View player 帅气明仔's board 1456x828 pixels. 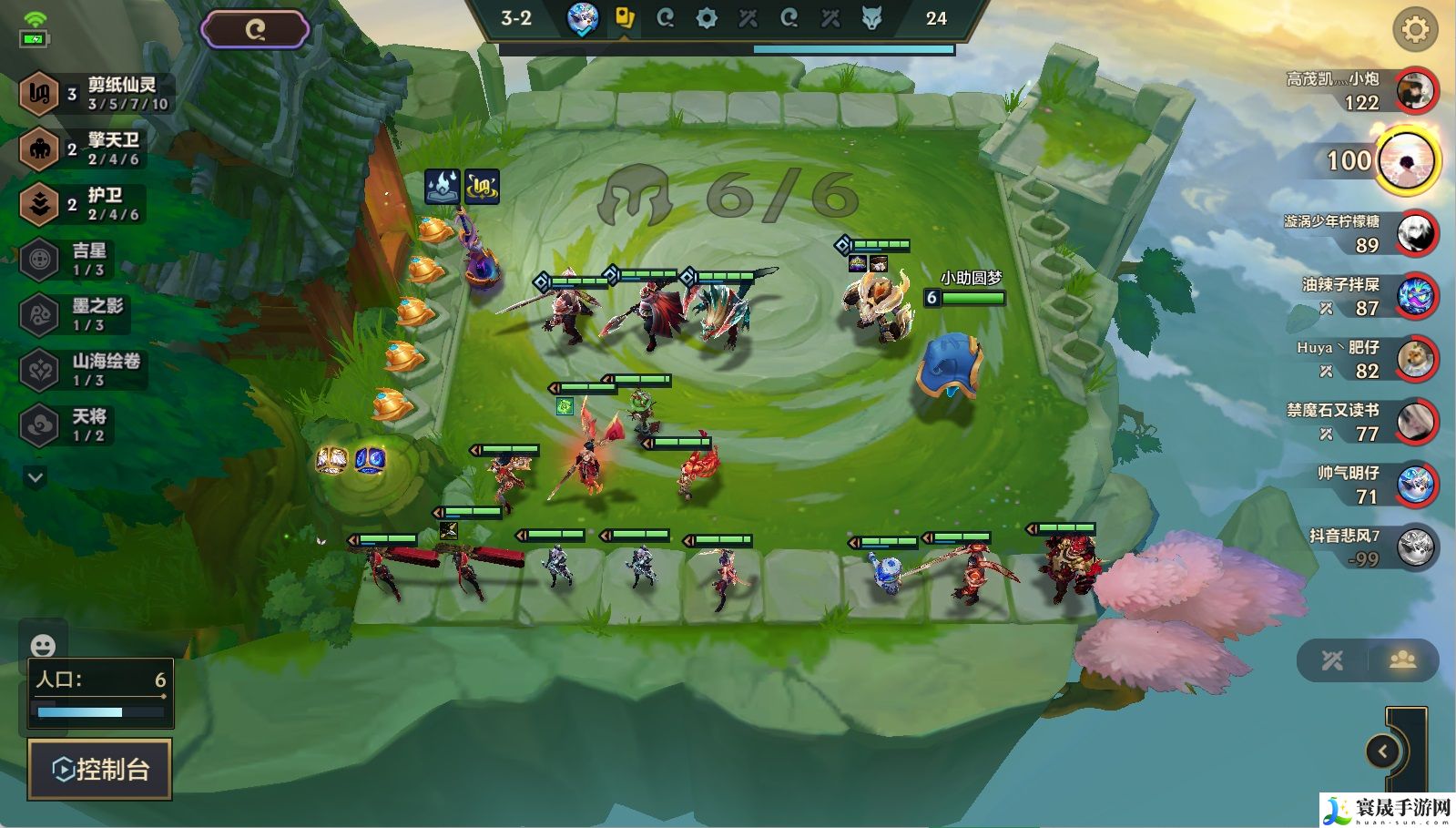(x=1416, y=486)
